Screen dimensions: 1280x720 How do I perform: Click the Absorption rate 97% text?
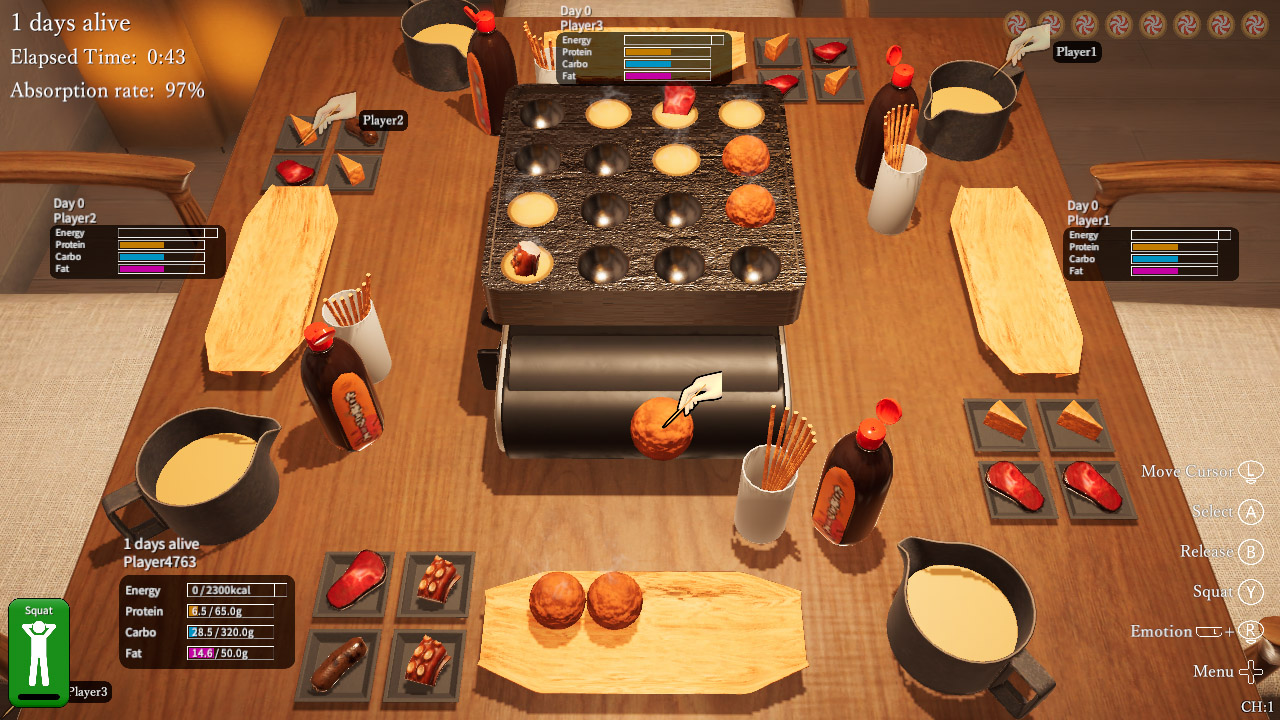pos(107,90)
